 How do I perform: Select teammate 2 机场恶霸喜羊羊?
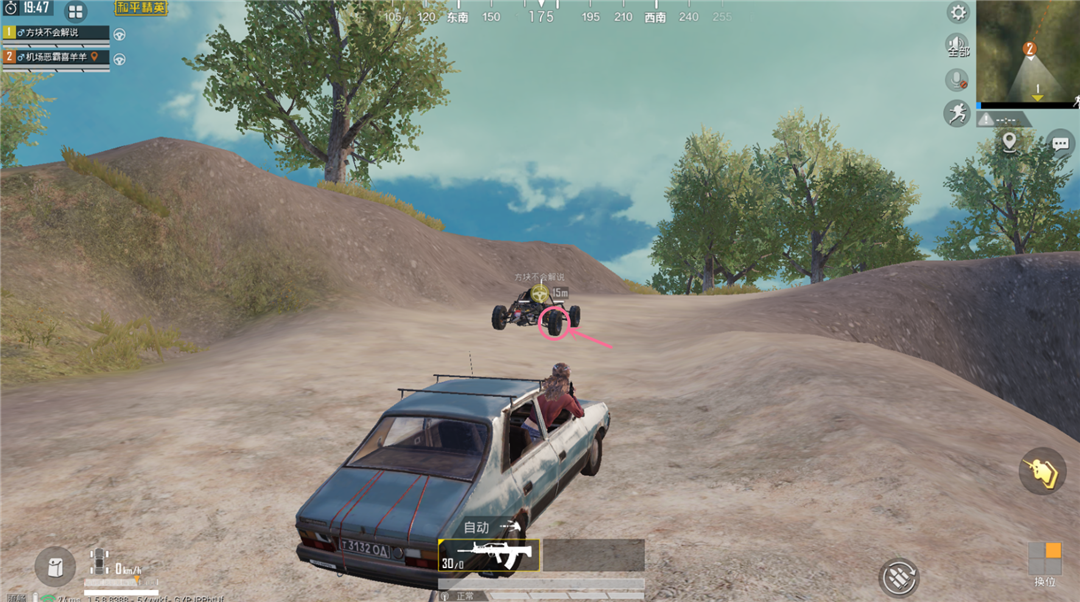(56, 57)
